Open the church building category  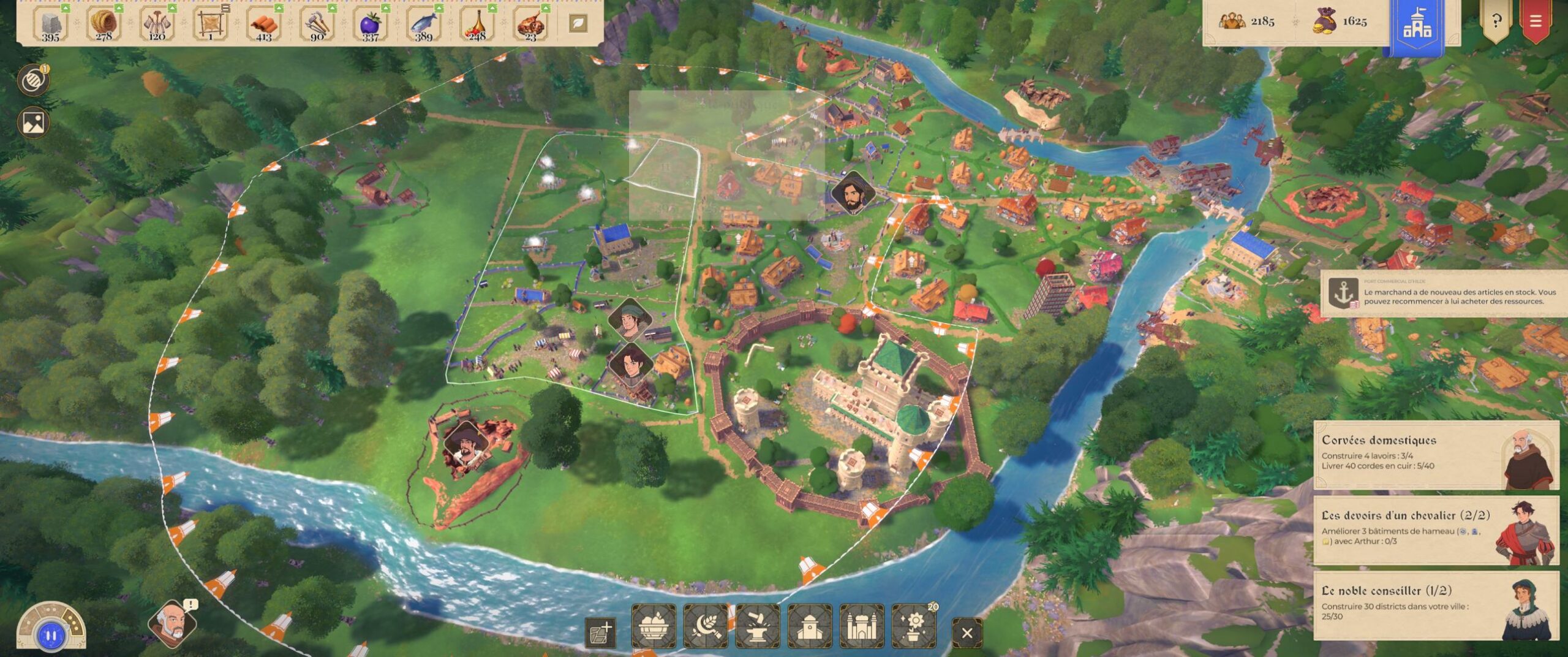click(x=810, y=626)
